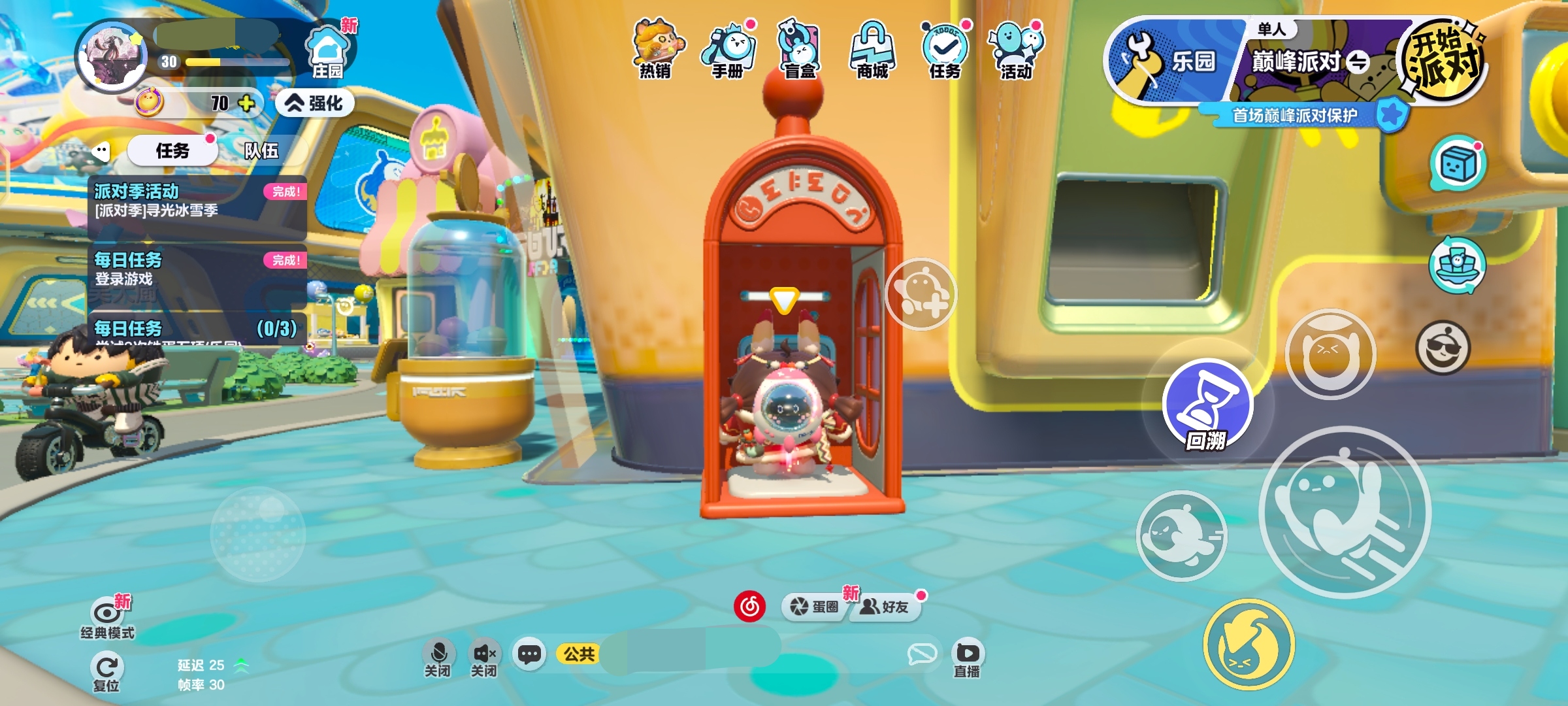Open the 强化 enhancement button
Viewport: 1568px width, 706px height.
click(316, 103)
